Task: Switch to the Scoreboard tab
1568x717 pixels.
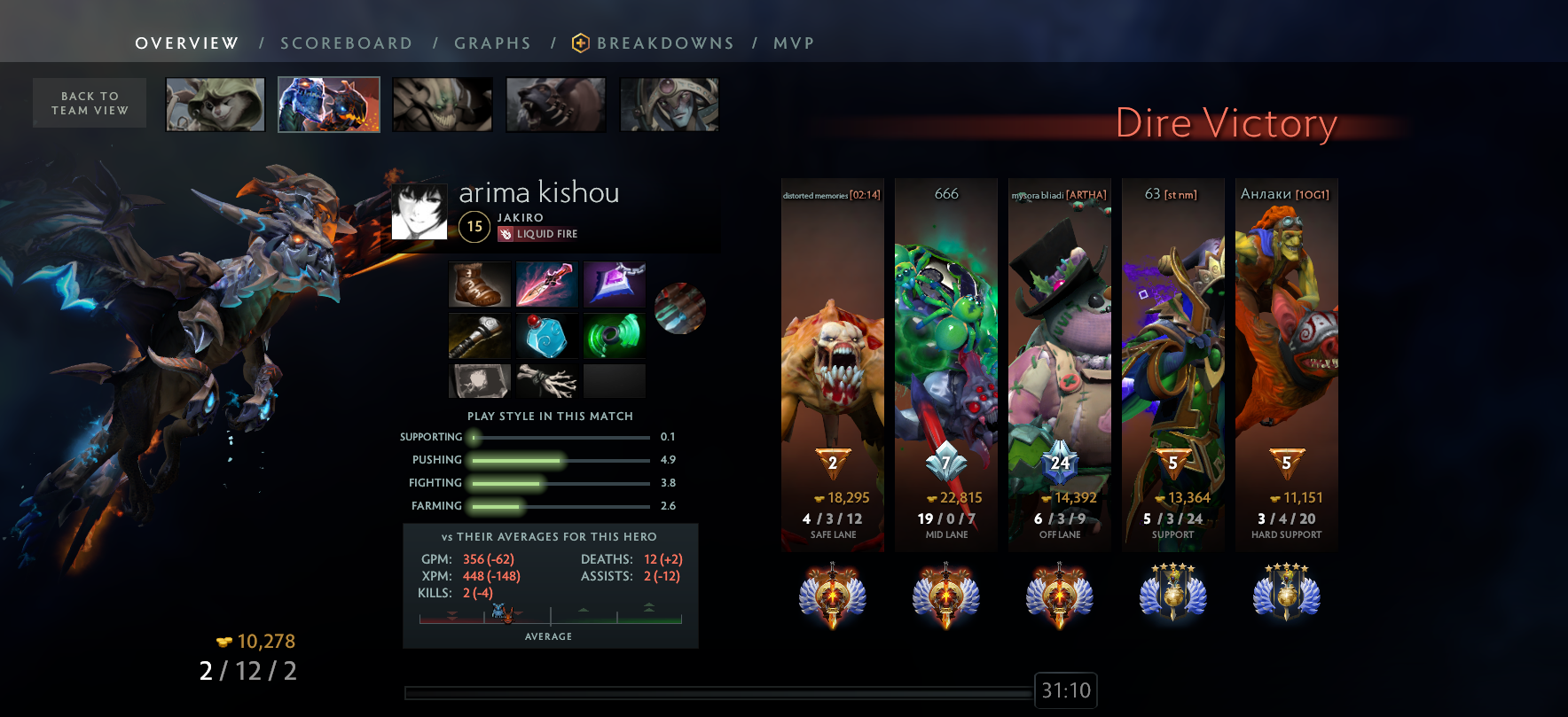Action: click(346, 43)
